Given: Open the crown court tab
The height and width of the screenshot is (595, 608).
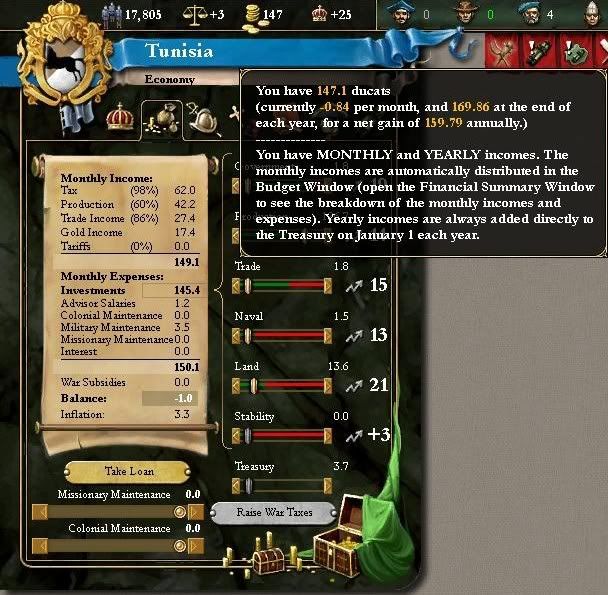Looking at the screenshot, I should (x=121, y=117).
